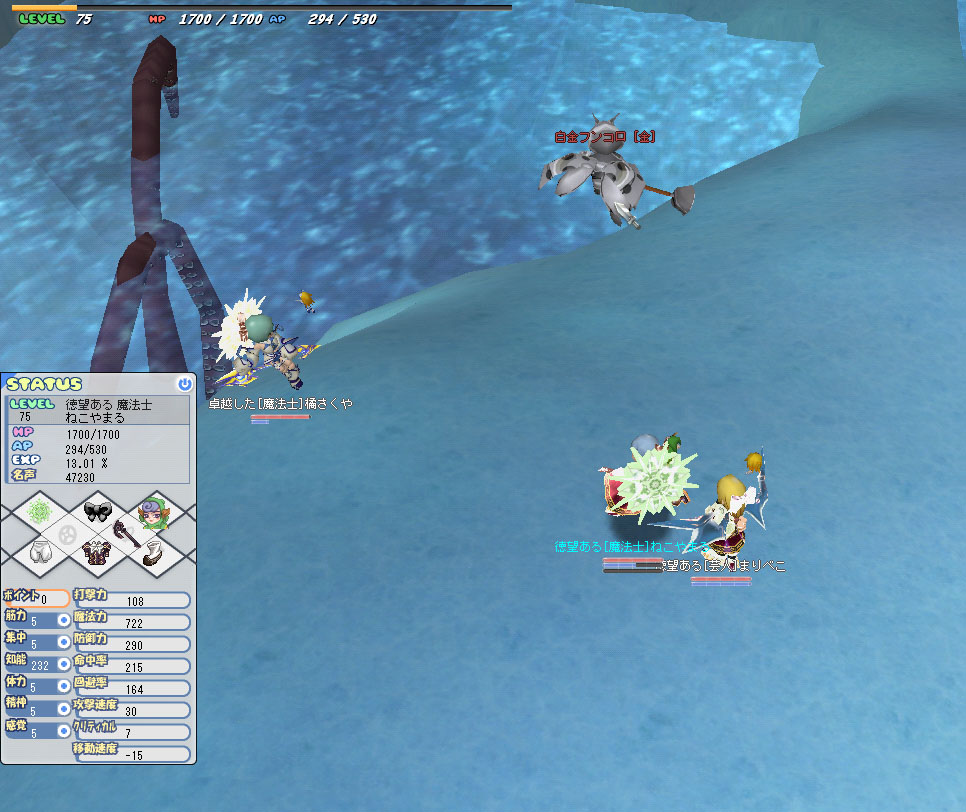Screen dimensions: 966x812
Task: Add a point to 精神 stat
Action: (63, 709)
